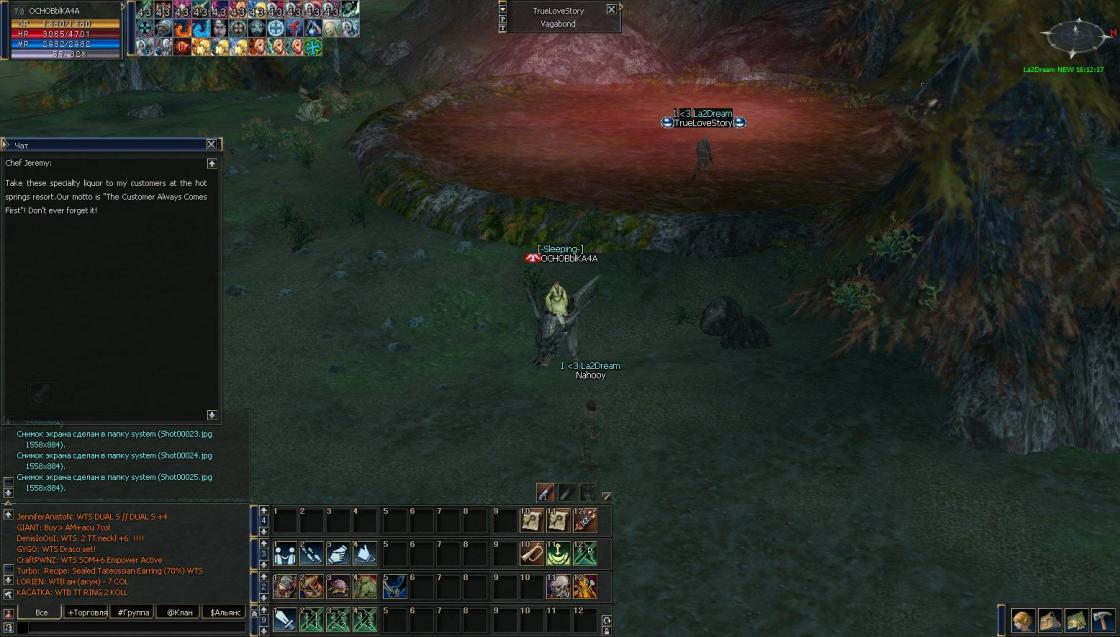This screenshot has width=1120, height=637.
Task: Use the sword attack skill in slot 1
Action: coord(285,620)
